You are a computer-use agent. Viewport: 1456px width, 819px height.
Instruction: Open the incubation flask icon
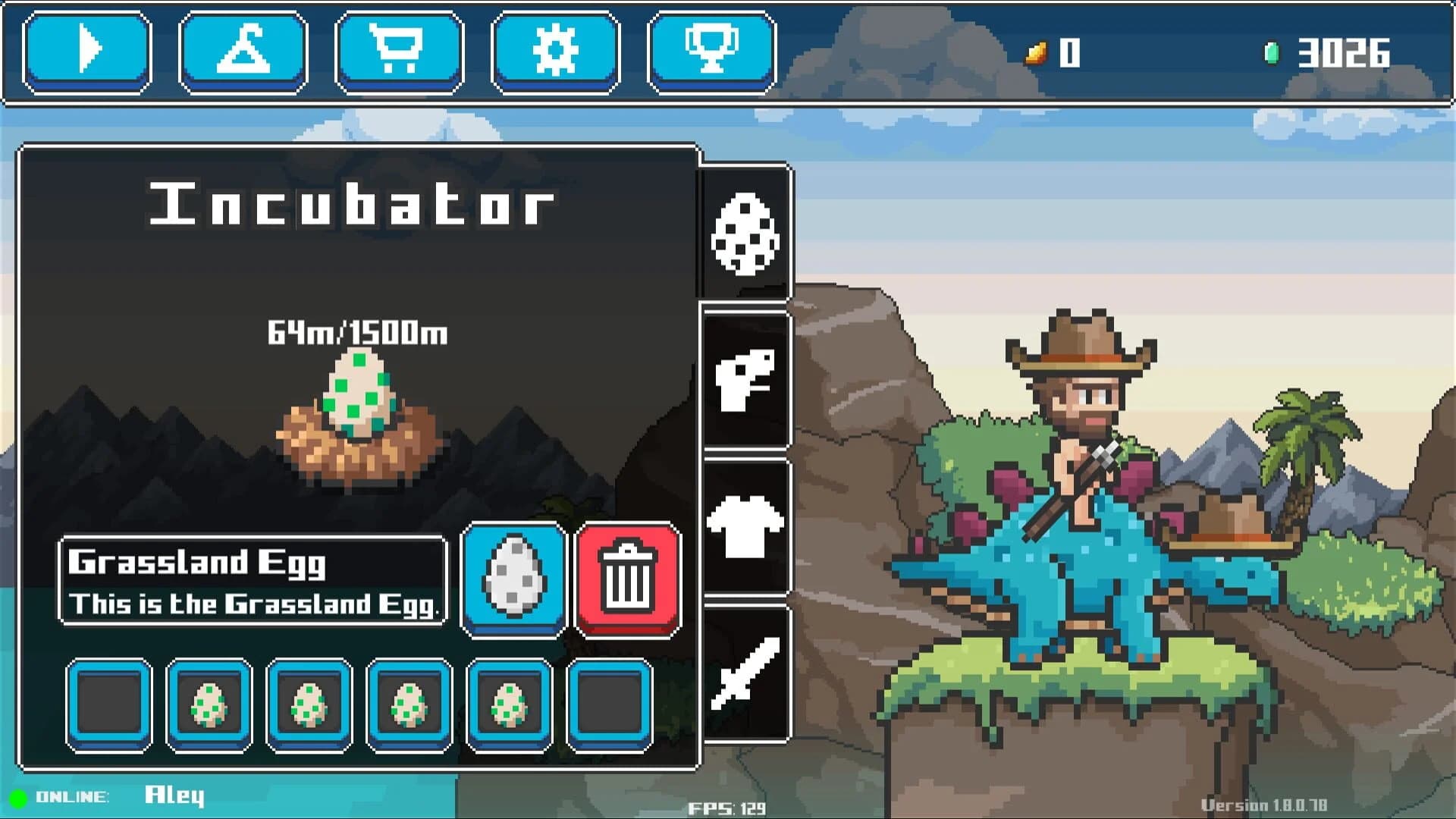tap(241, 51)
